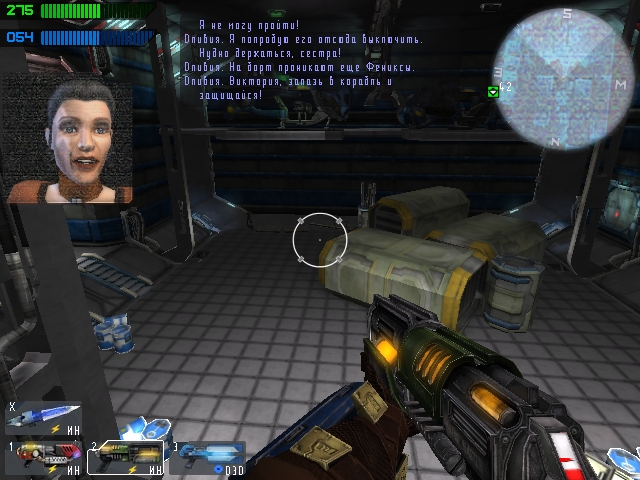
Task: Click the speaking character's comm portrait
Action: 69,138
